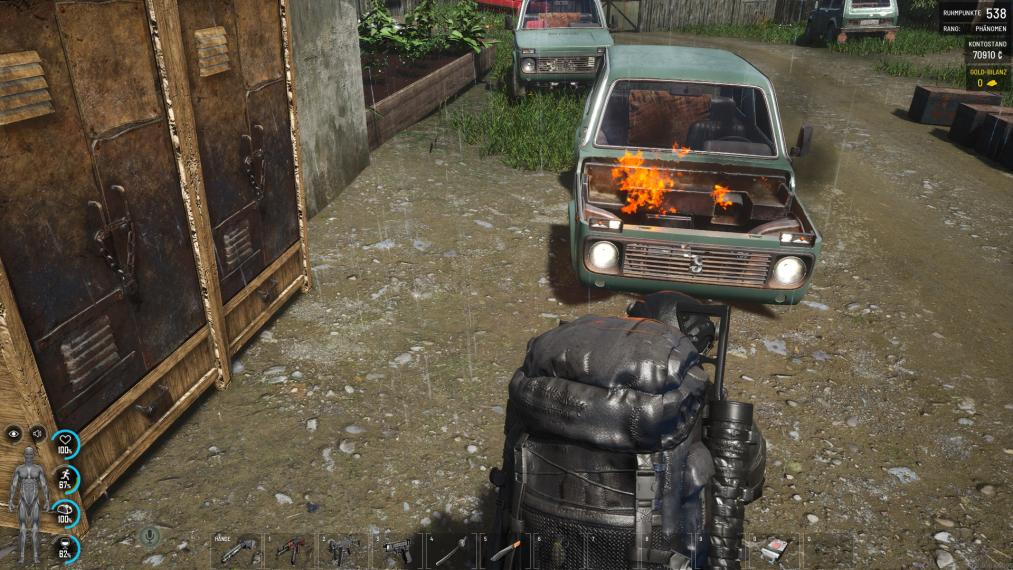Switch to the pistol in slot 3

point(397,550)
